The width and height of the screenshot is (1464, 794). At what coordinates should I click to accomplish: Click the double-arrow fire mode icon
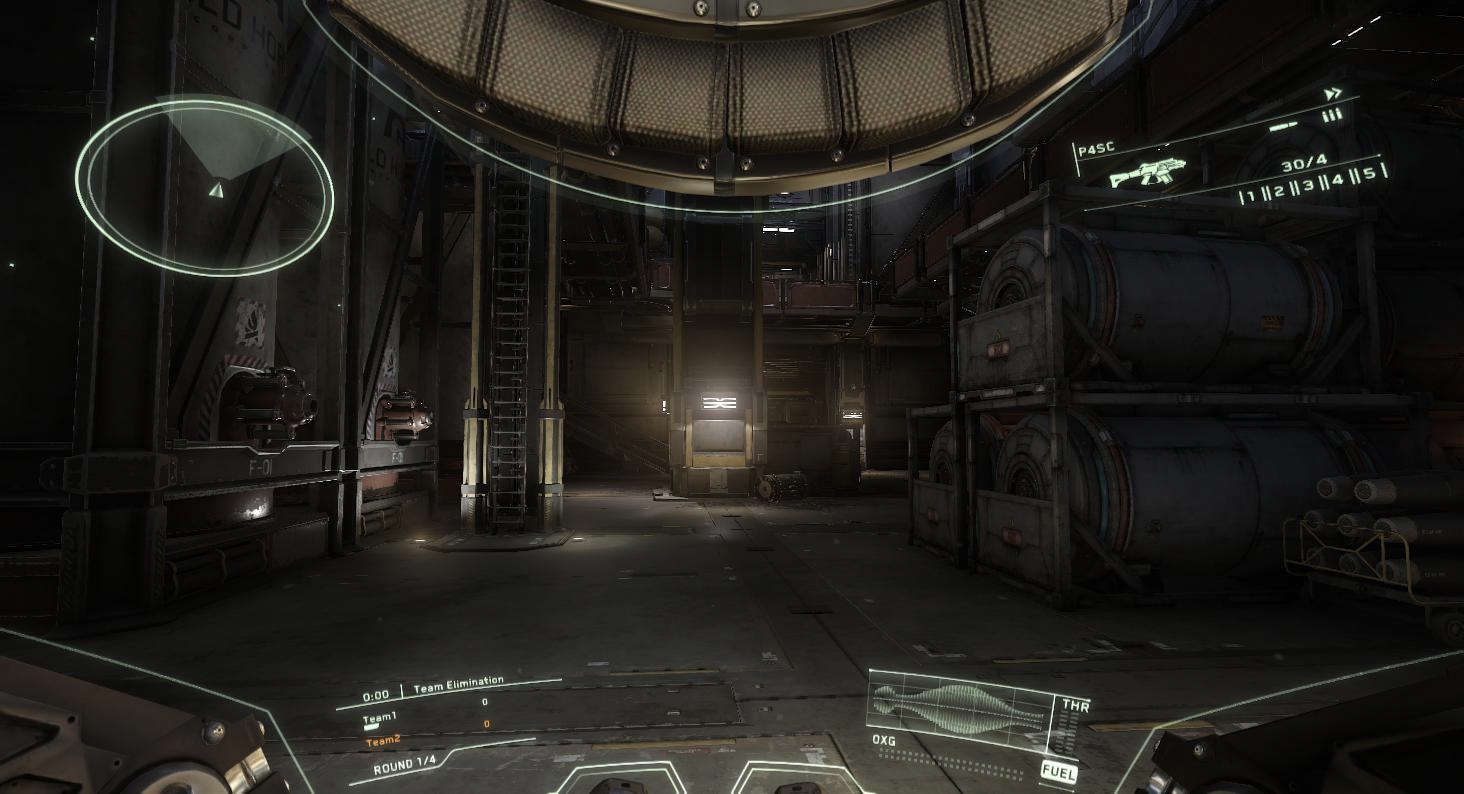1332,94
